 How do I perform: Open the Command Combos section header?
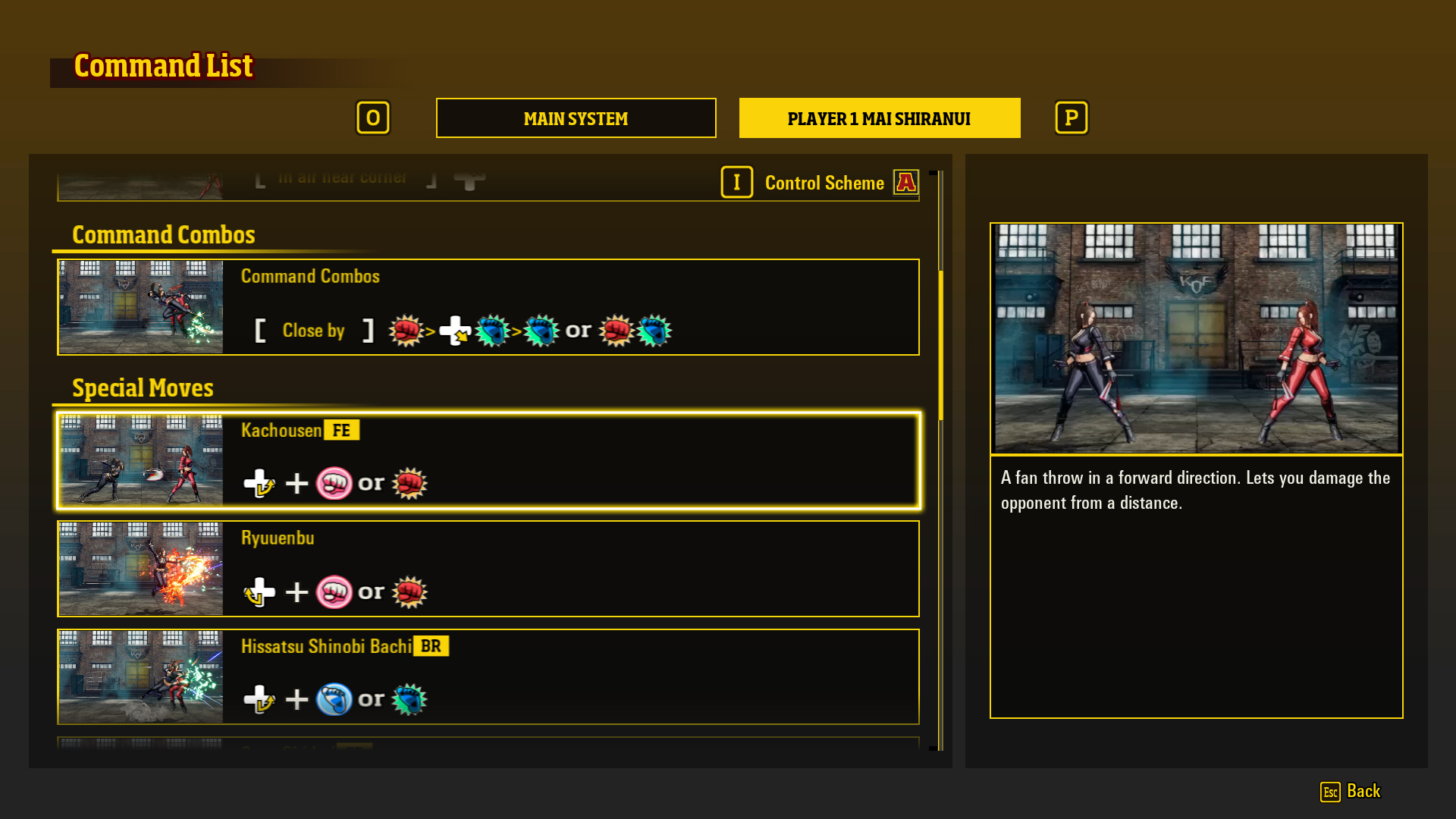click(164, 235)
